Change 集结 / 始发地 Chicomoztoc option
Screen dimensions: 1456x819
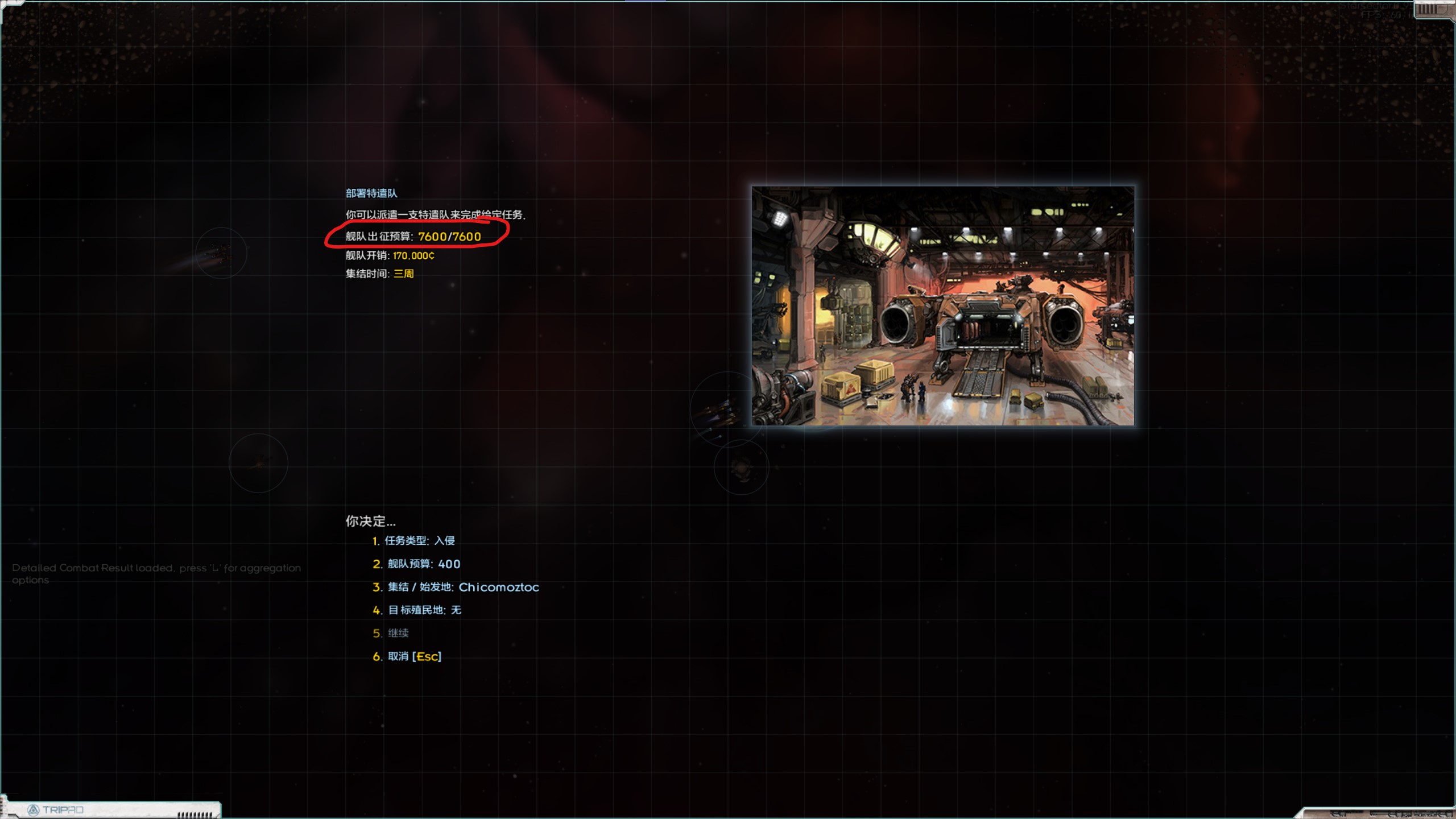(x=462, y=587)
